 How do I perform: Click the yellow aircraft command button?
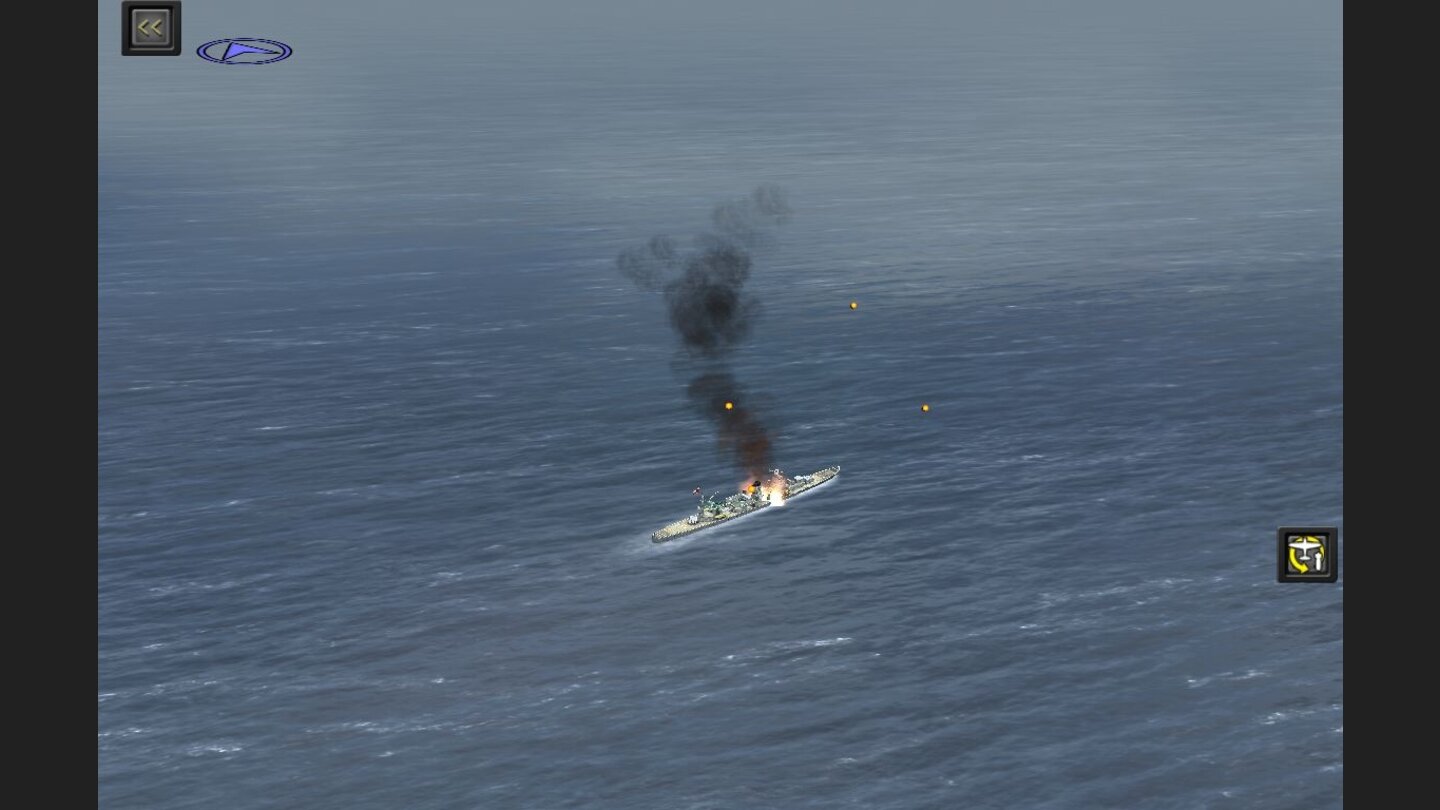(x=1307, y=553)
